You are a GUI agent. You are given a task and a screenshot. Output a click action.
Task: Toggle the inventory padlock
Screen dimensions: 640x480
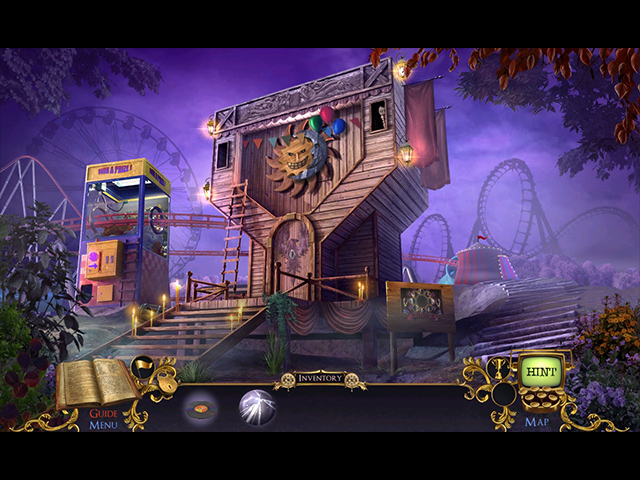(170, 383)
